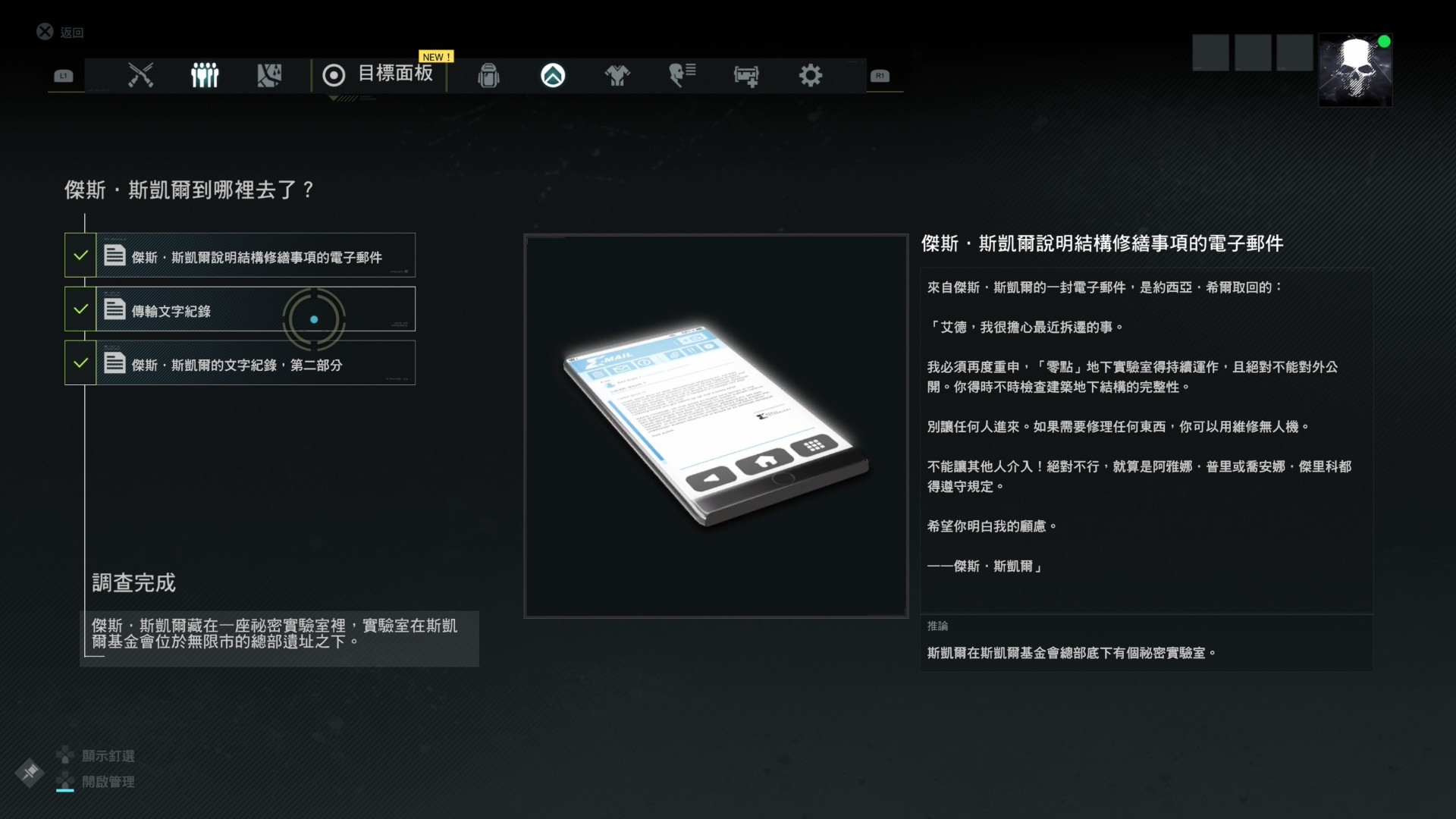Click the checkmark beside 傳輸文字紀錄
Screen dimensions: 1456x819
[x=81, y=309]
